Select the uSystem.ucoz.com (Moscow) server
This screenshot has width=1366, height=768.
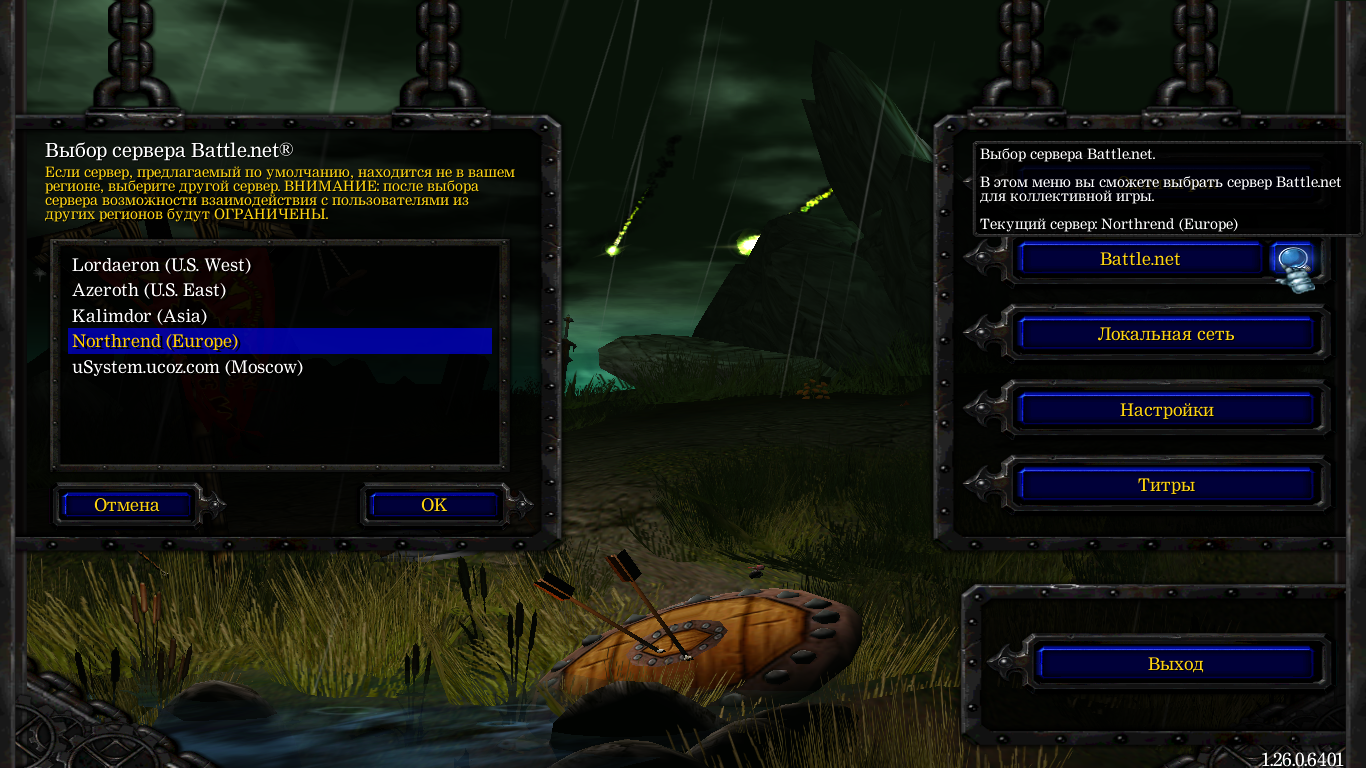(186, 367)
